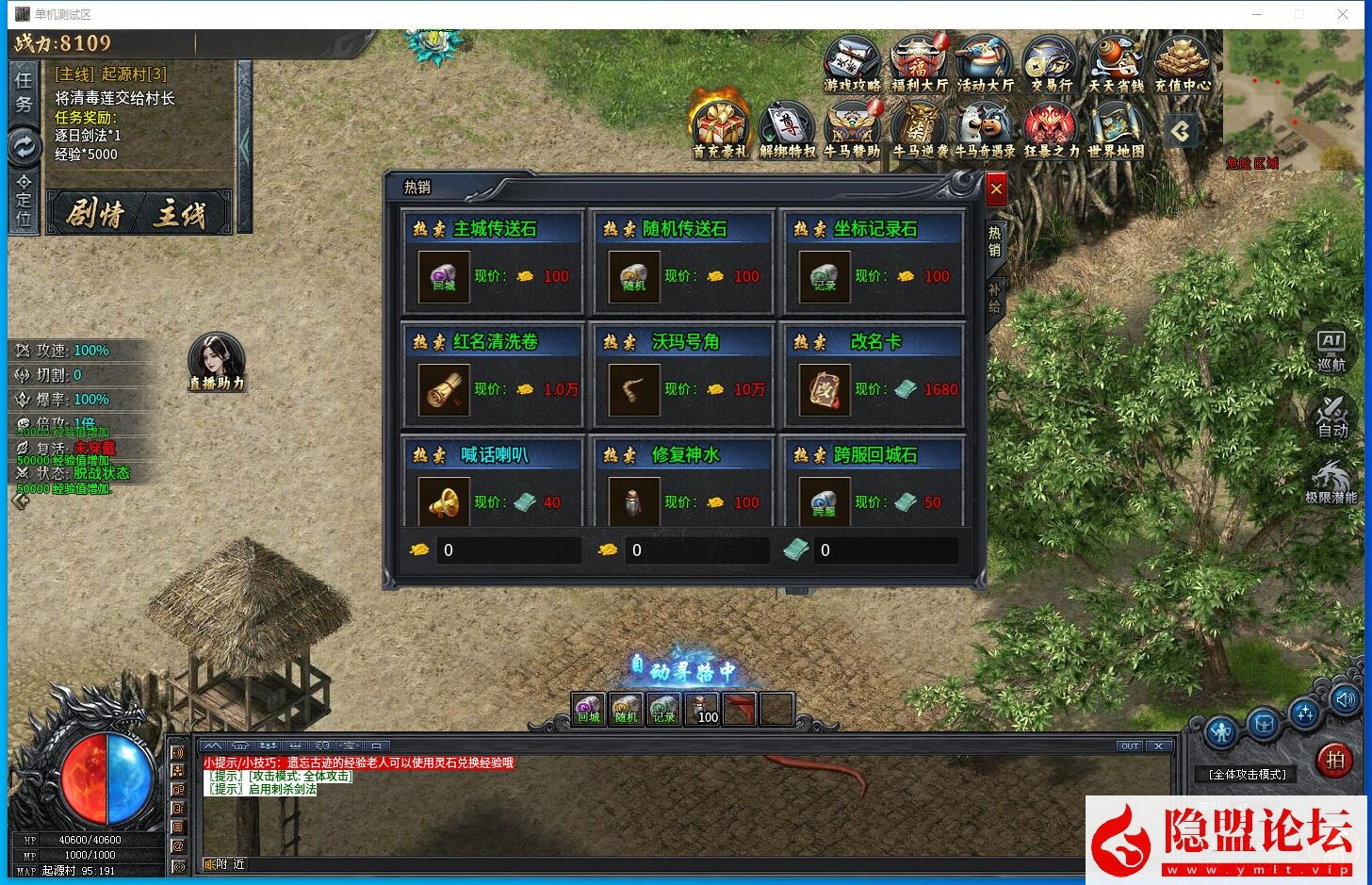The image size is (1372, 885).
Task: Open the 福利大厅 welfare hall
Action: [919, 63]
